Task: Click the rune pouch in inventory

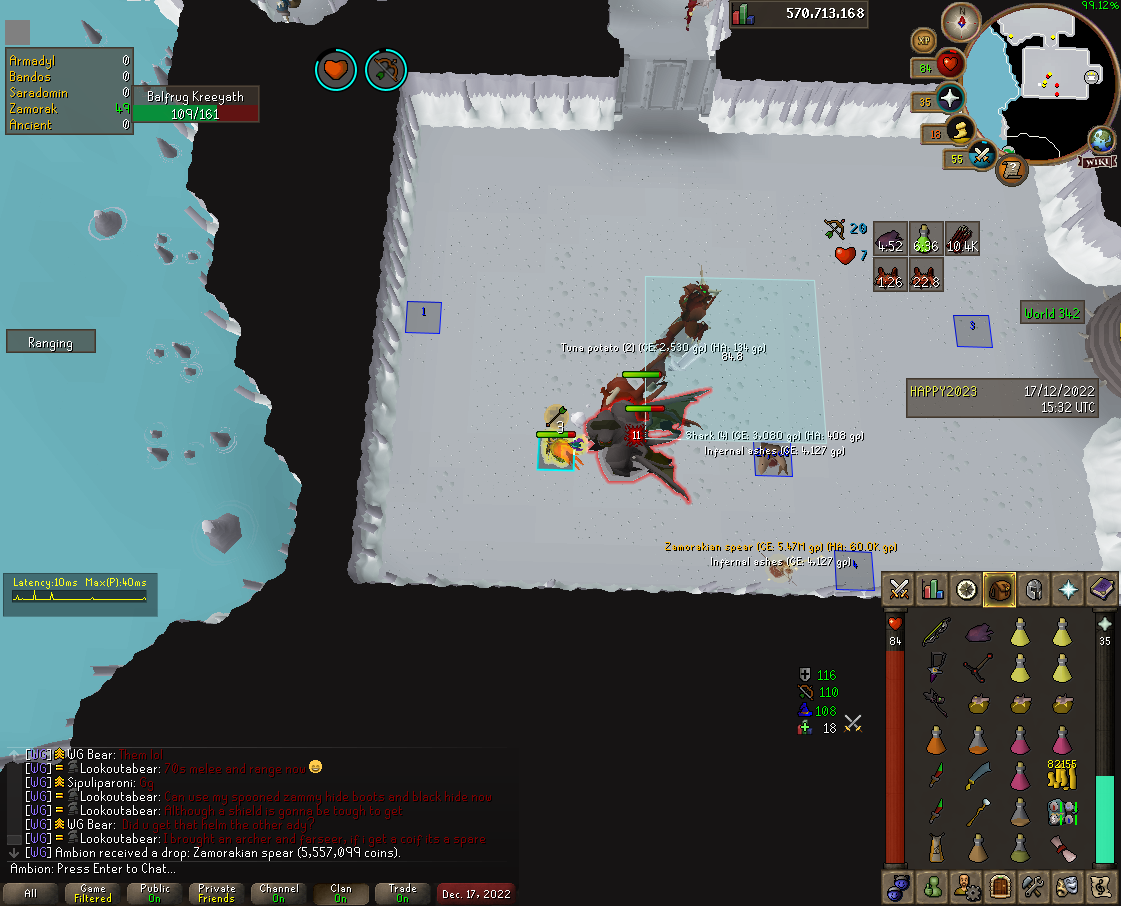Action: click(x=1061, y=811)
